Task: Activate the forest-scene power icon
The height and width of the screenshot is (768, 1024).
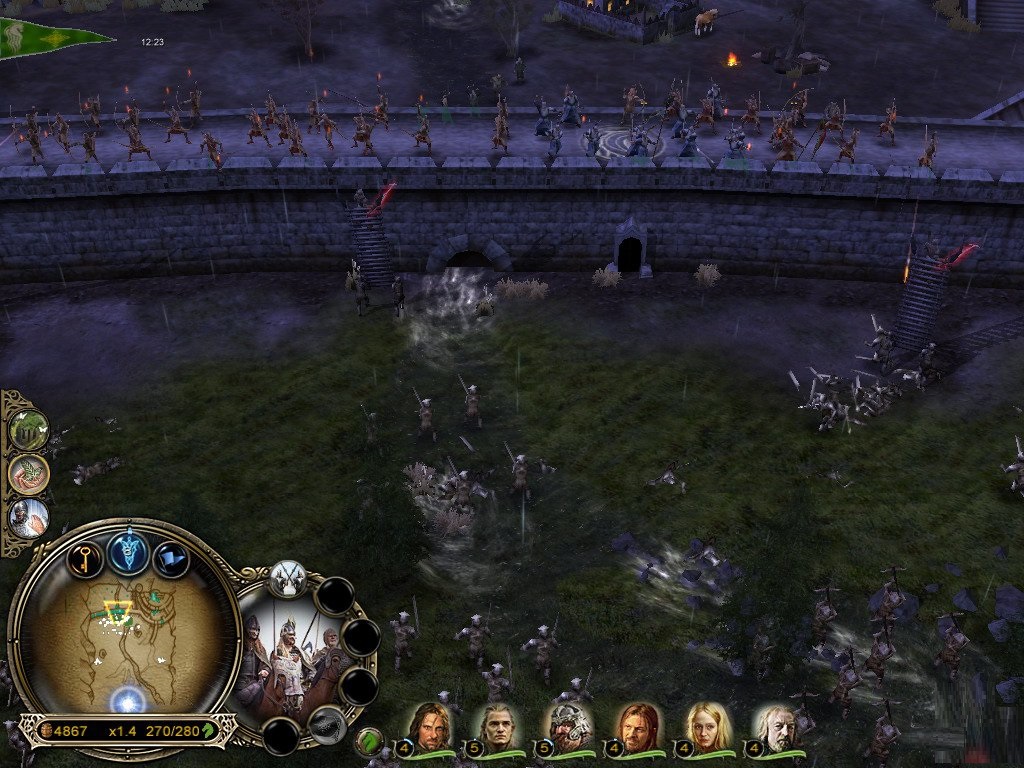Action: click(30, 429)
